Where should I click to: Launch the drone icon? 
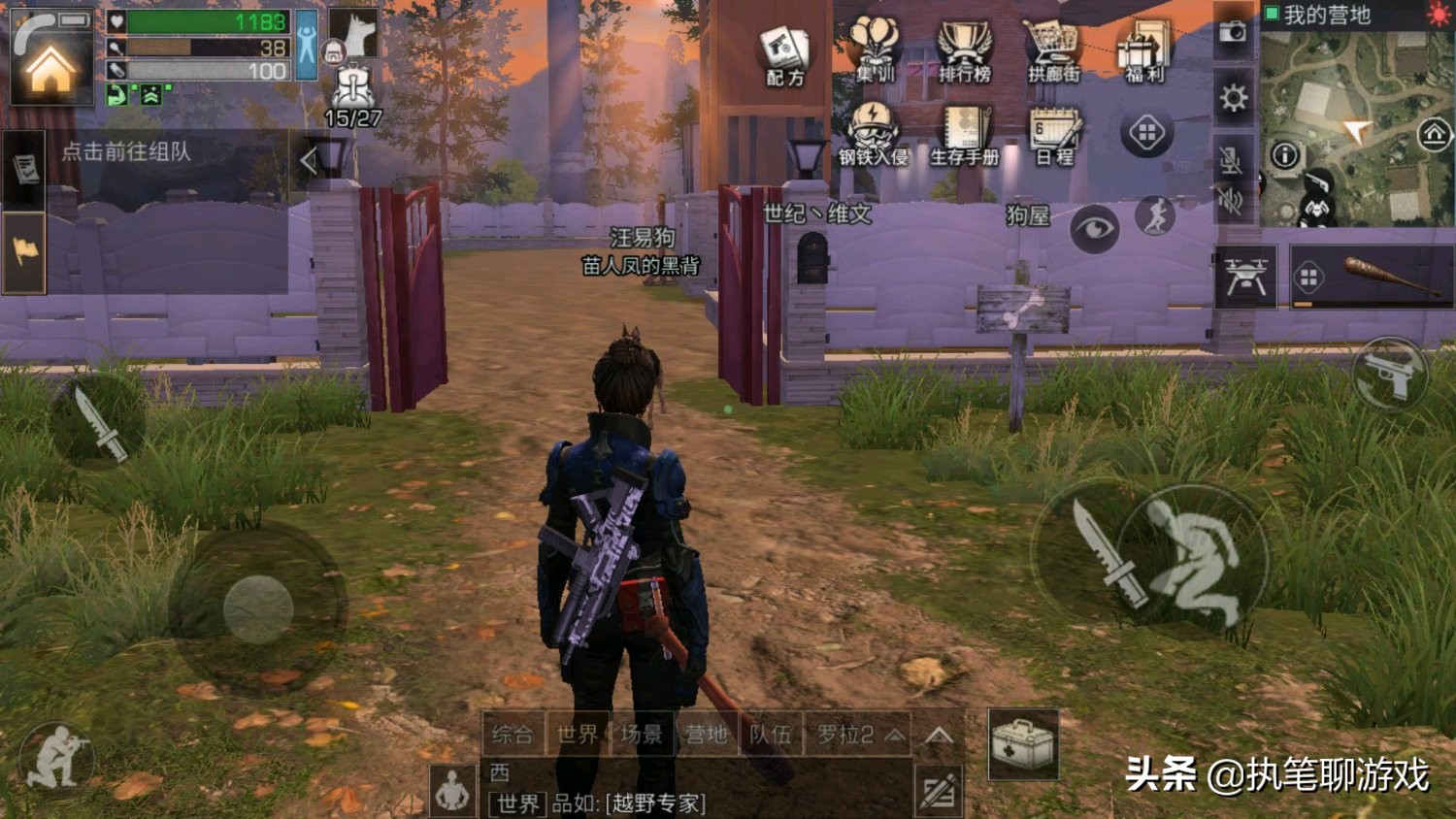click(1245, 278)
